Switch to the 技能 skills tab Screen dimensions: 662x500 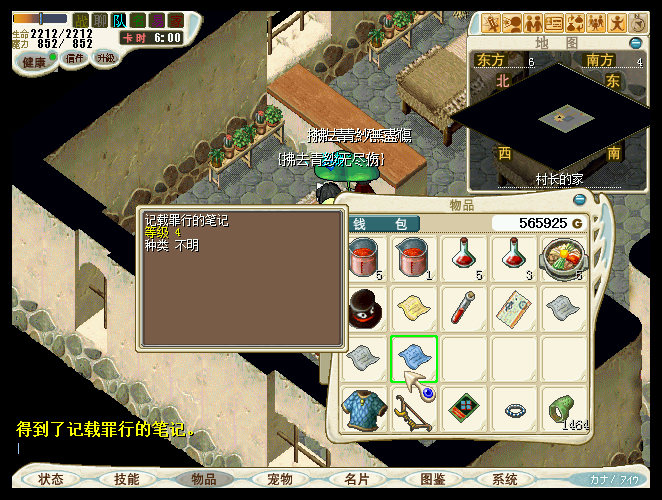127,480
